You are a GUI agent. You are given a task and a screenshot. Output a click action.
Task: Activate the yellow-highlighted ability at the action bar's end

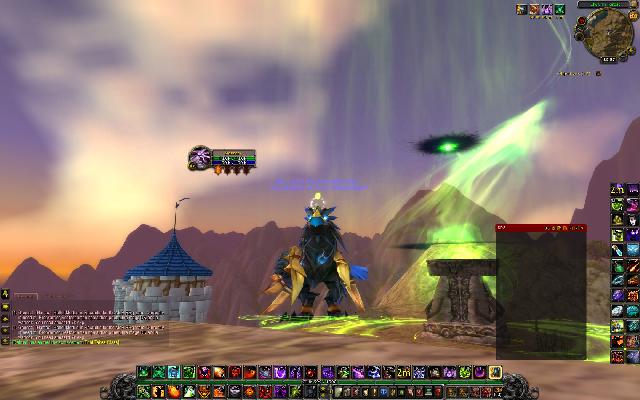(x=495, y=372)
